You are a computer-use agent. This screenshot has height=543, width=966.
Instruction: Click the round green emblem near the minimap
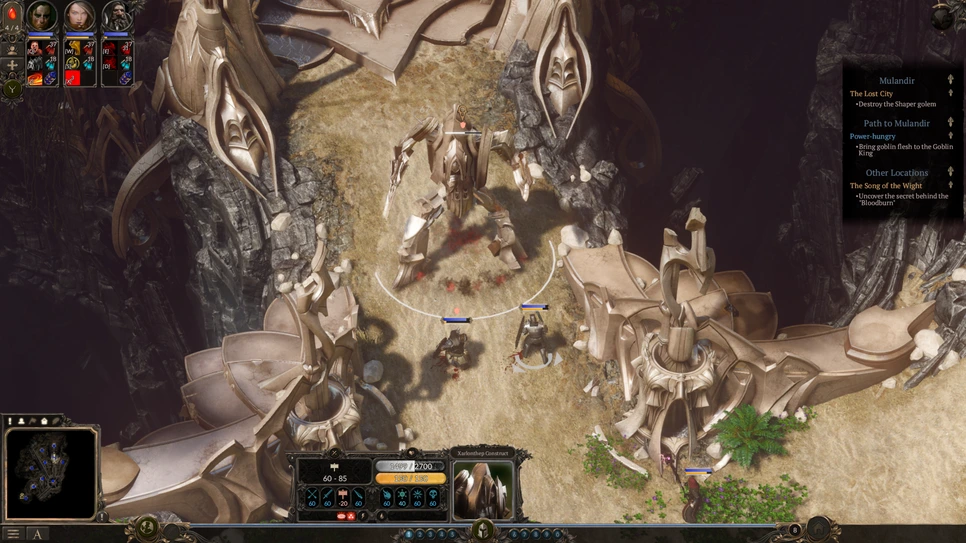pyautogui.click(x=147, y=526)
